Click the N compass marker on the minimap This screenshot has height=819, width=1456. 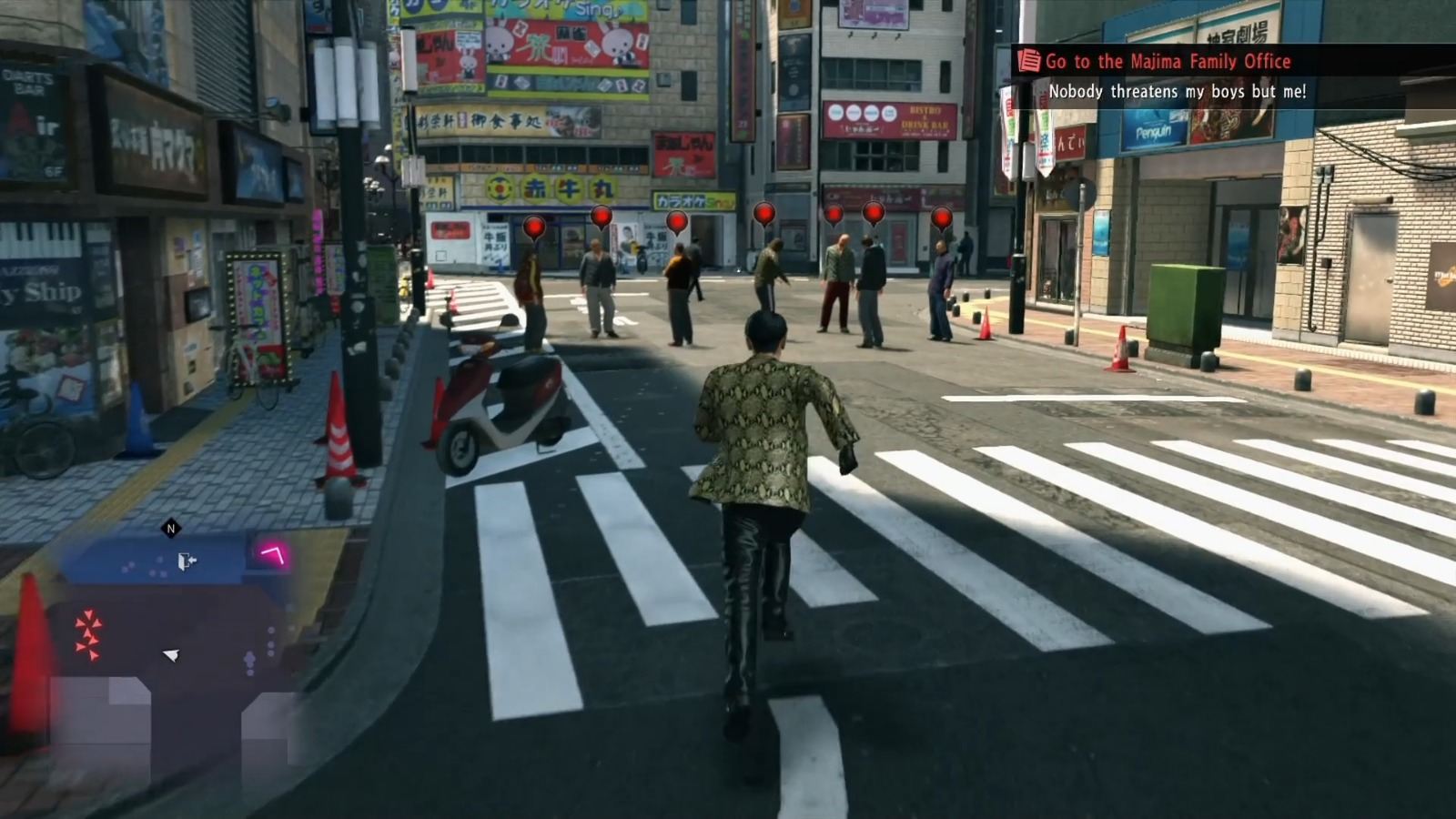pyautogui.click(x=170, y=526)
